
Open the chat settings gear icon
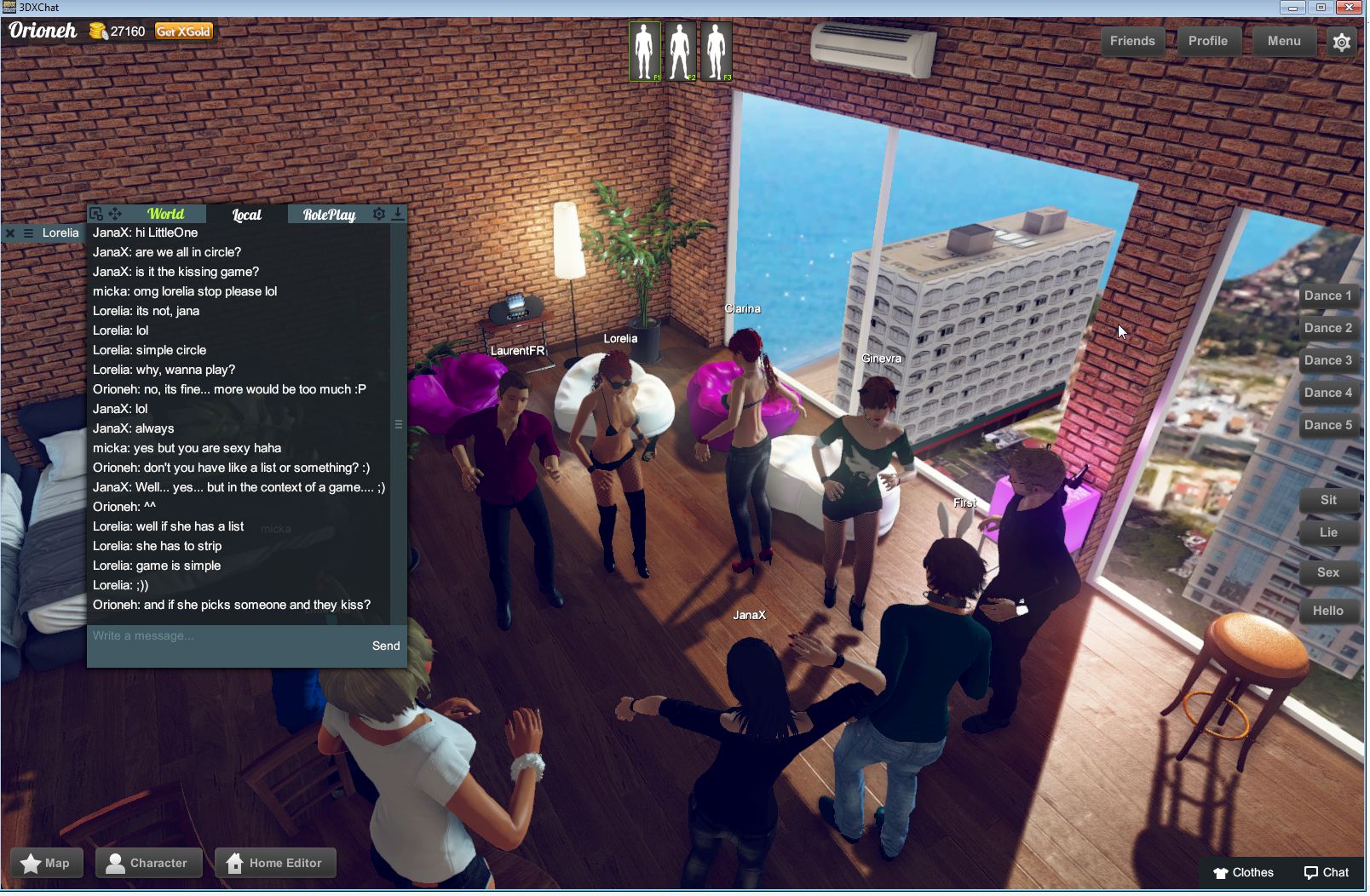click(379, 214)
